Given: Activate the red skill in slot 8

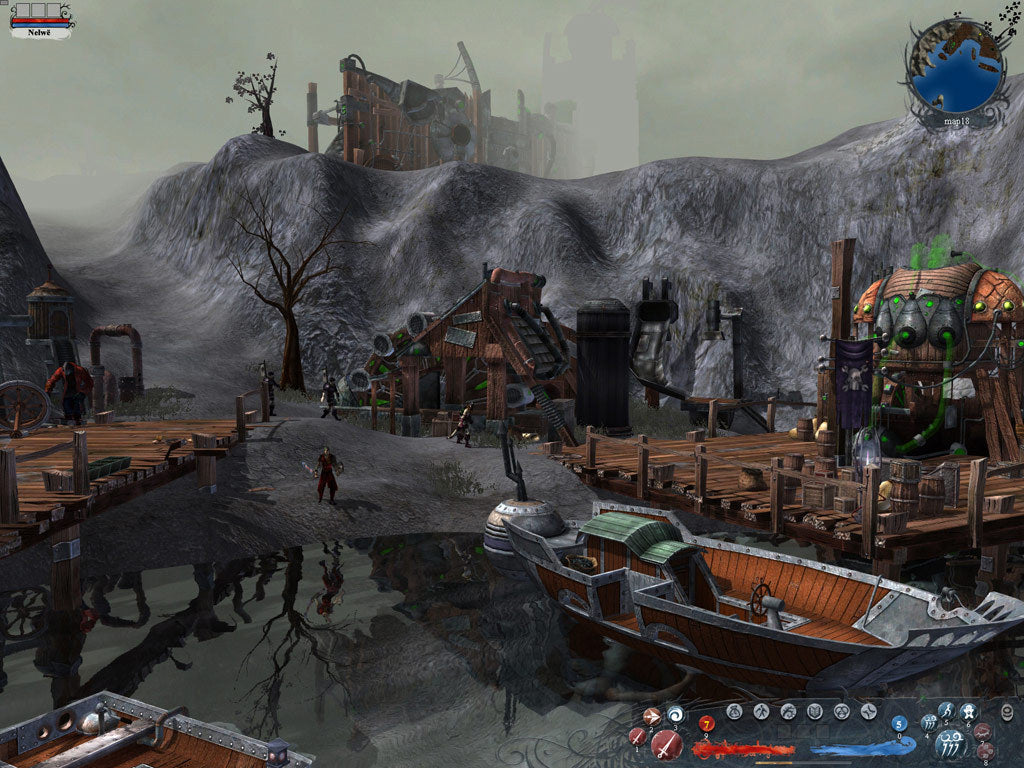Looking at the screenshot, I should (x=984, y=751).
